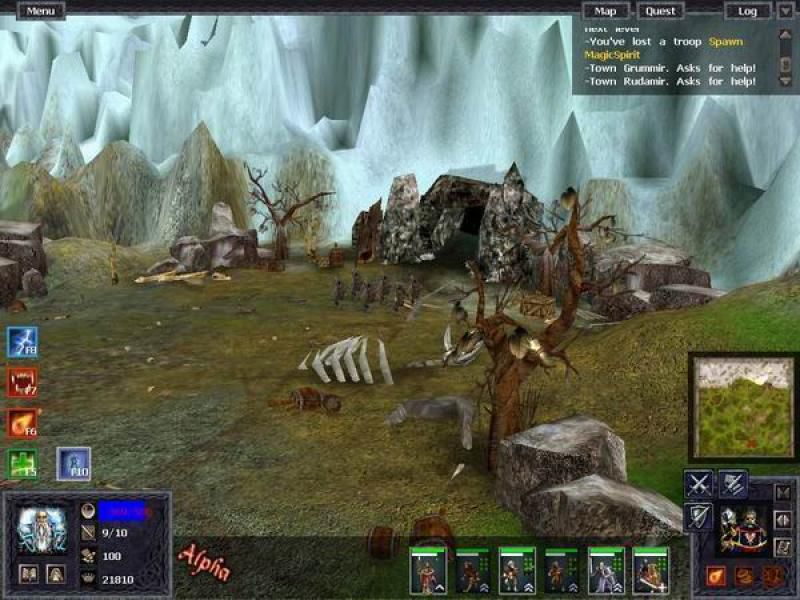Image resolution: width=800 pixels, height=600 pixels.
Task: Open the Quest journal
Action: (x=660, y=11)
